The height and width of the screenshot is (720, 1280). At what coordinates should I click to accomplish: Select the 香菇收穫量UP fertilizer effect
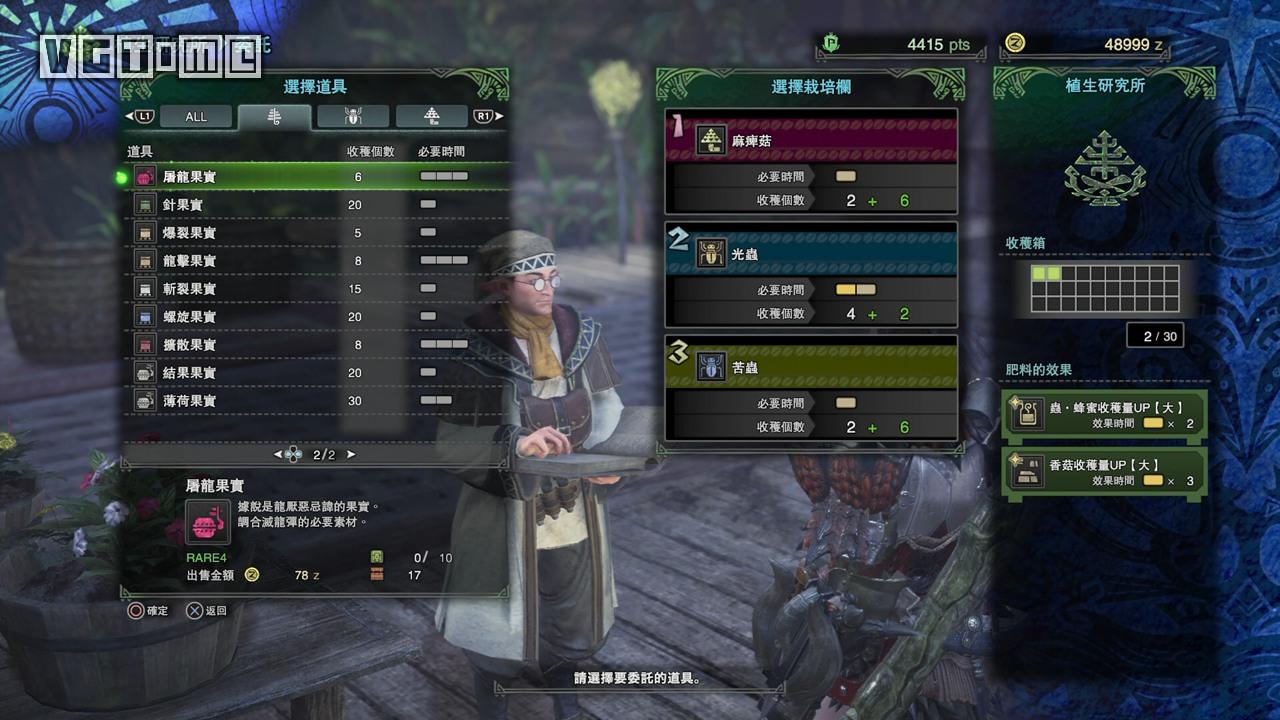click(1105, 471)
